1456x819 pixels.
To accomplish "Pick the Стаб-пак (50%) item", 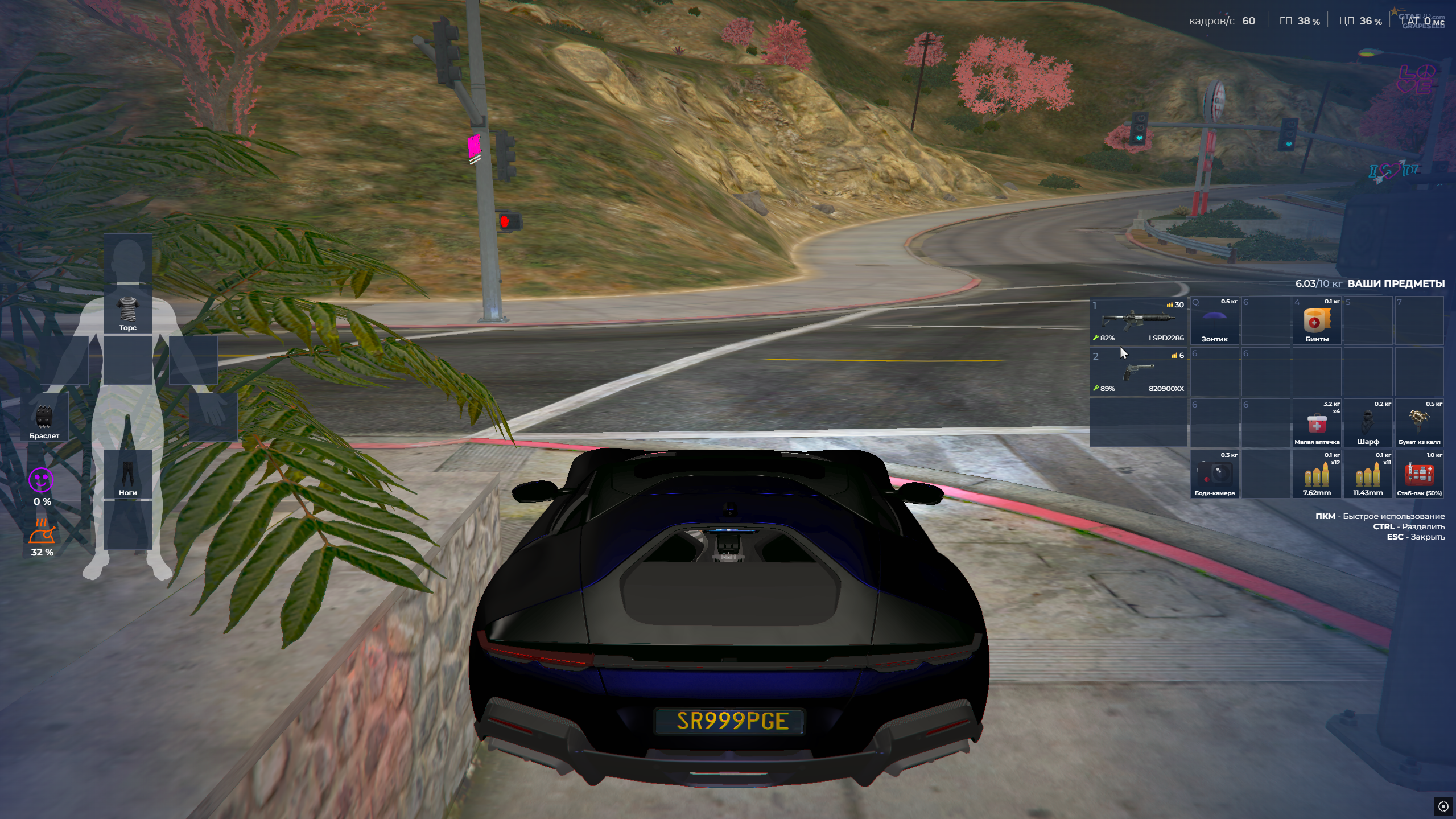I will point(1419,474).
